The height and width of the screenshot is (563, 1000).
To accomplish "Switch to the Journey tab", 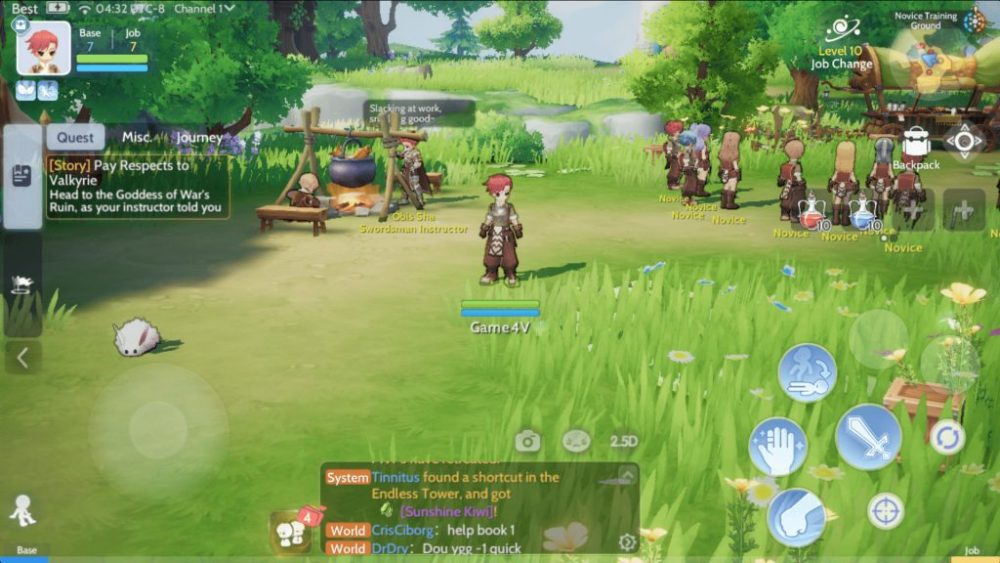I will (197, 138).
